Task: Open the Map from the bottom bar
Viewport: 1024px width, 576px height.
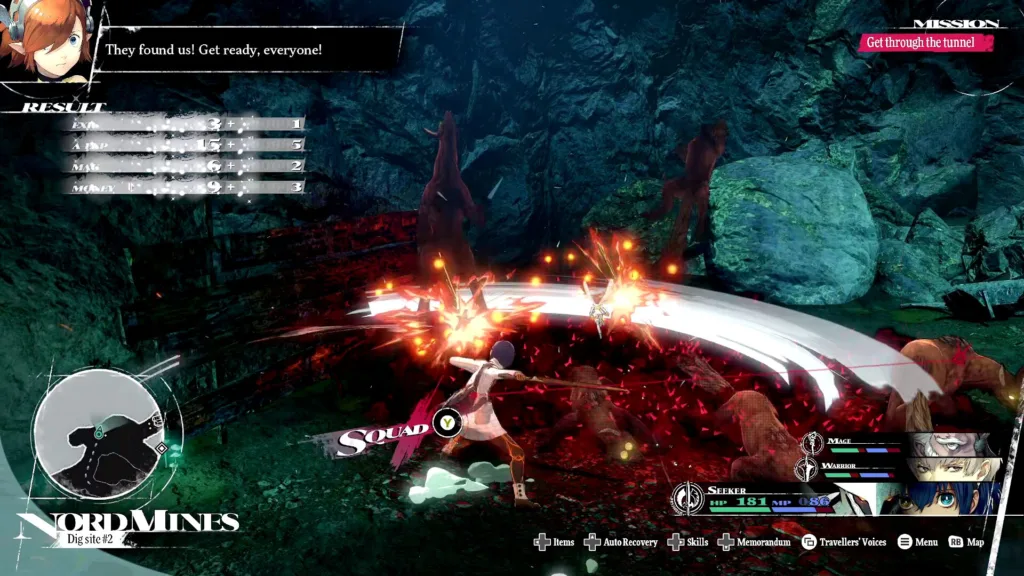Action: pos(966,542)
